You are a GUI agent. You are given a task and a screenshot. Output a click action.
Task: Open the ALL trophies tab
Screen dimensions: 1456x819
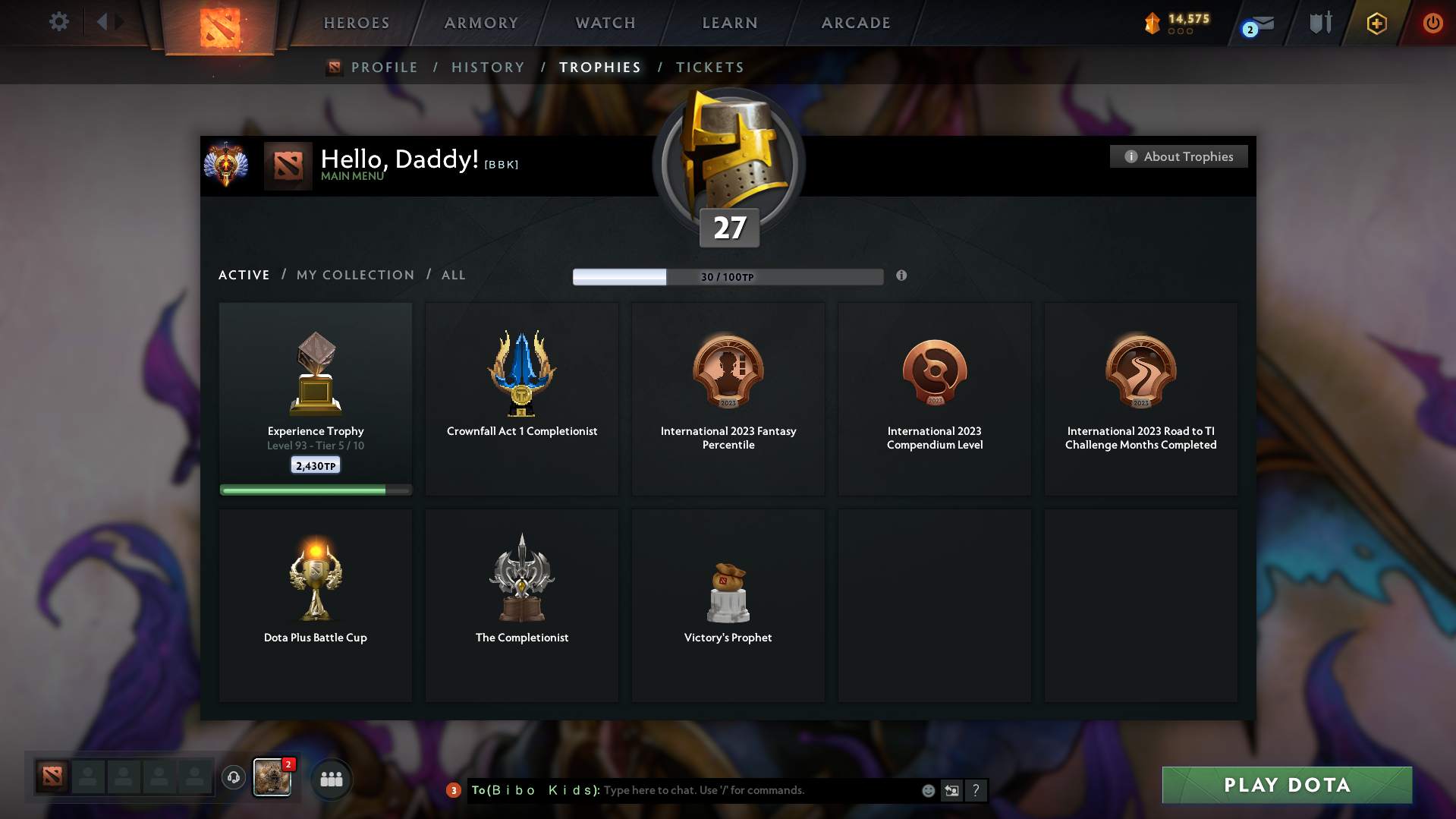pyautogui.click(x=453, y=275)
